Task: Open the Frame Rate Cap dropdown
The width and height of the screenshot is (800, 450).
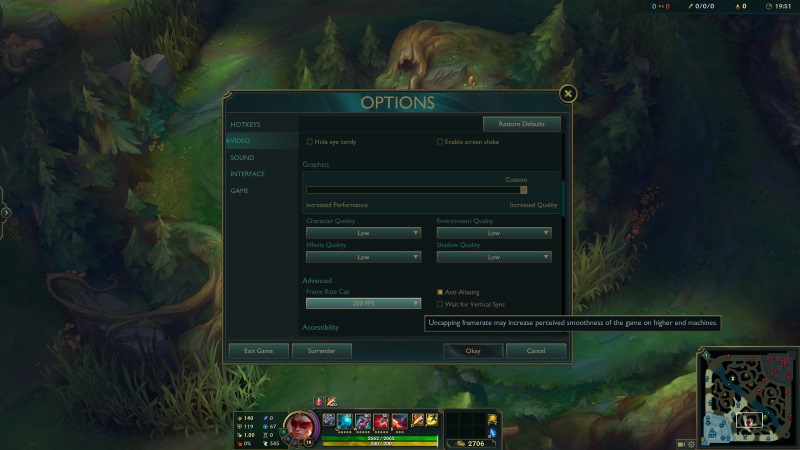Action: [363, 303]
